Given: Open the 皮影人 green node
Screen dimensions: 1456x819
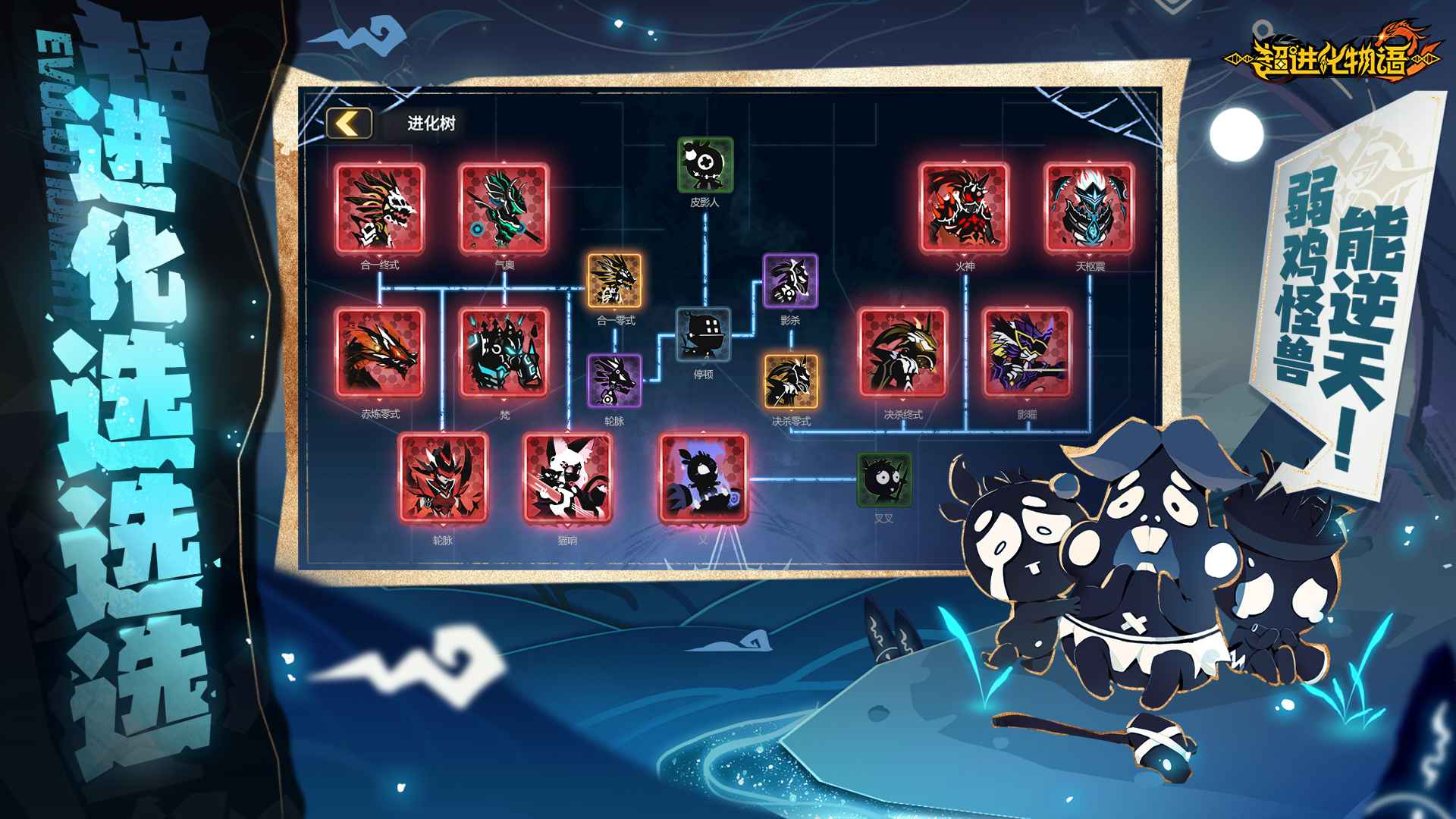Looking at the screenshot, I should coord(705,165).
